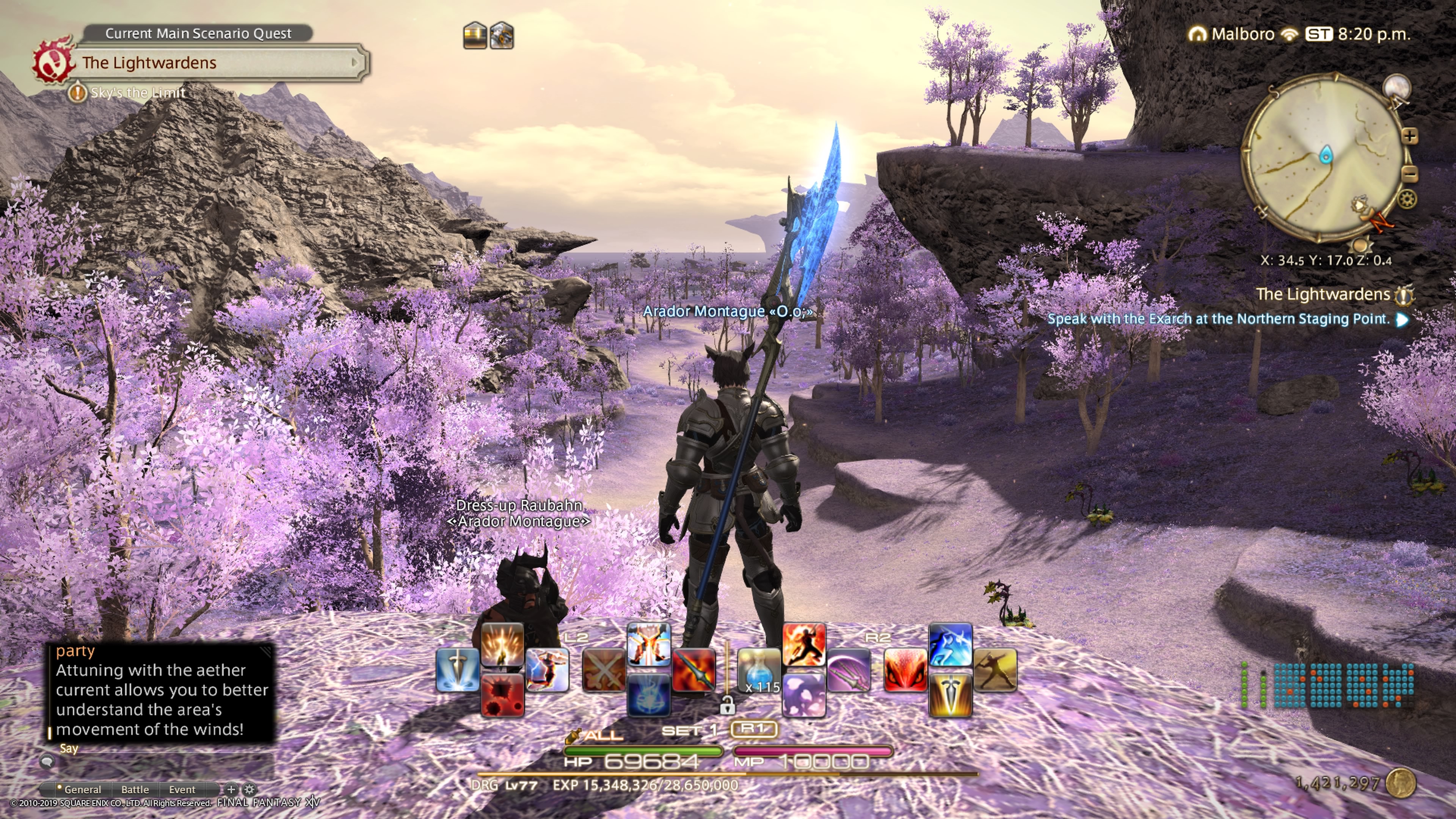The height and width of the screenshot is (819, 1456).
Task: Switch to the Event chat tab
Action: point(182,789)
